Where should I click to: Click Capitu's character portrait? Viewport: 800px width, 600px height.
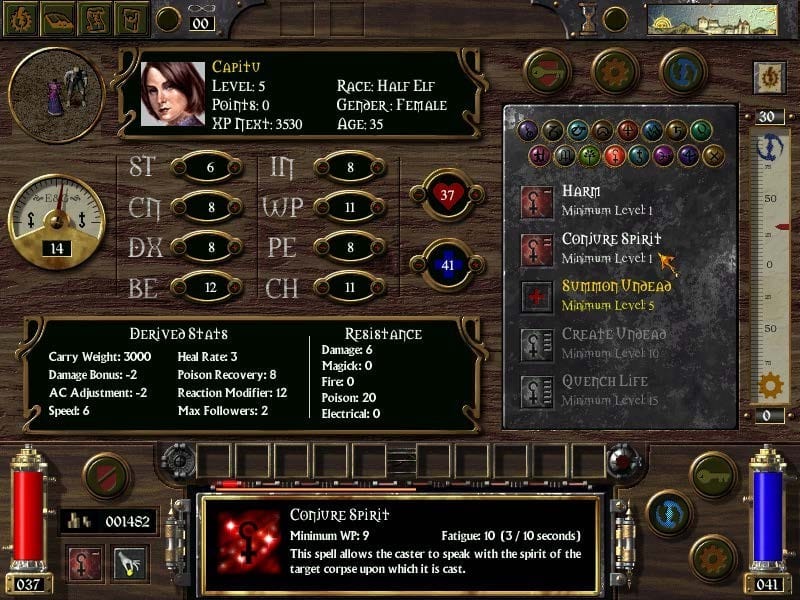point(172,95)
